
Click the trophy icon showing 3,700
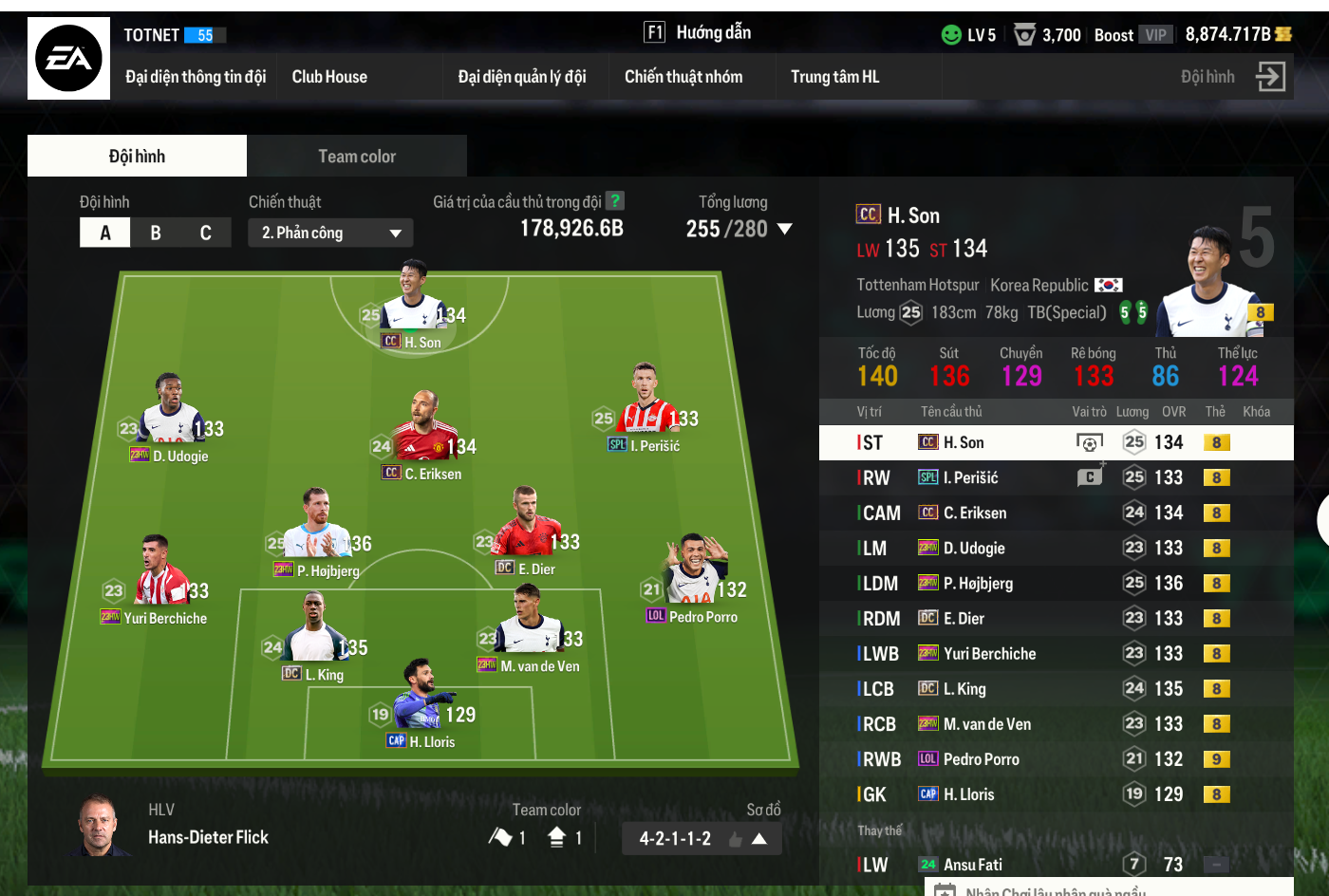point(1023,35)
